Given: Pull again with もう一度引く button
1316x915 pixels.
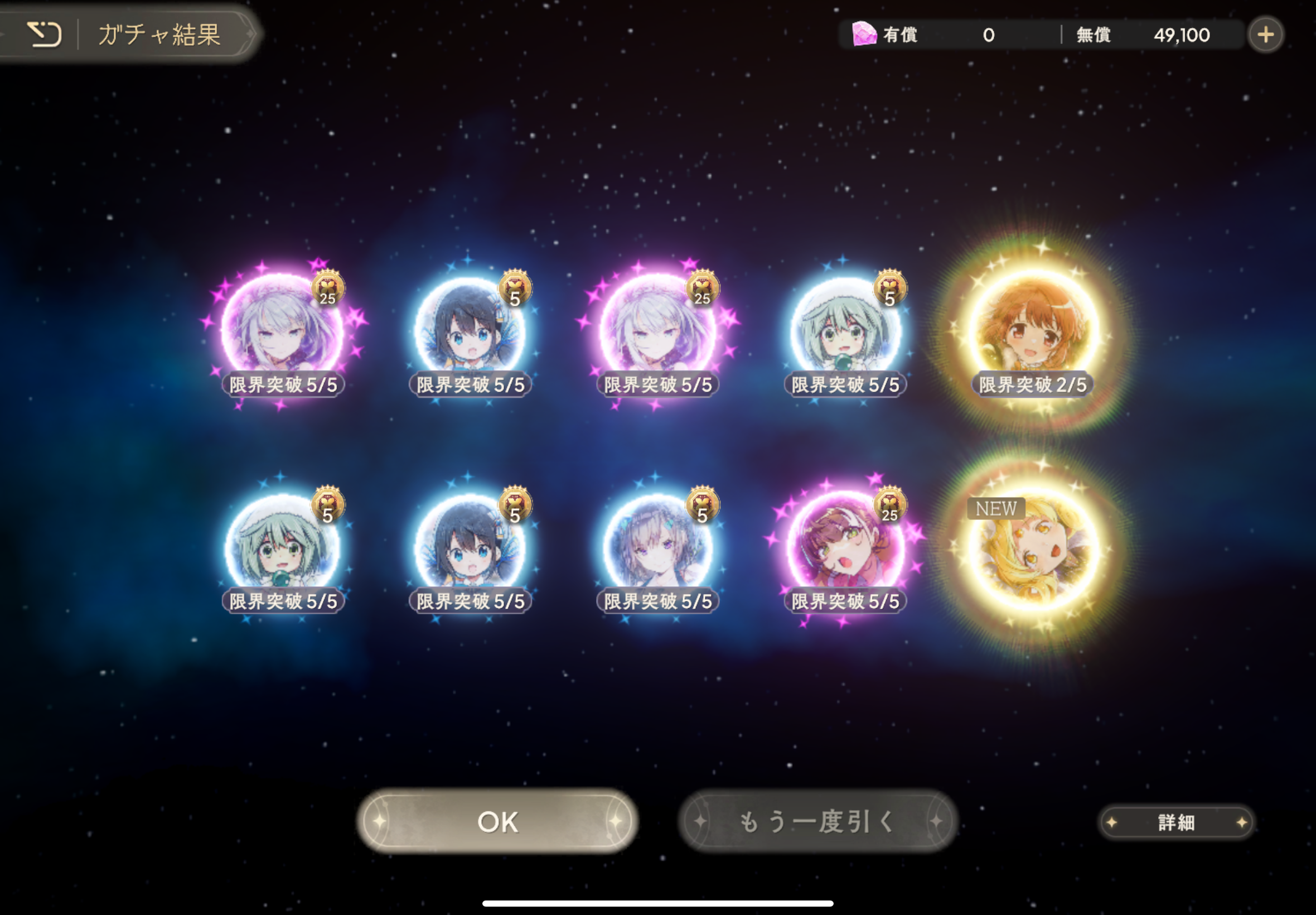Looking at the screenshot, I should click(817, 822).
